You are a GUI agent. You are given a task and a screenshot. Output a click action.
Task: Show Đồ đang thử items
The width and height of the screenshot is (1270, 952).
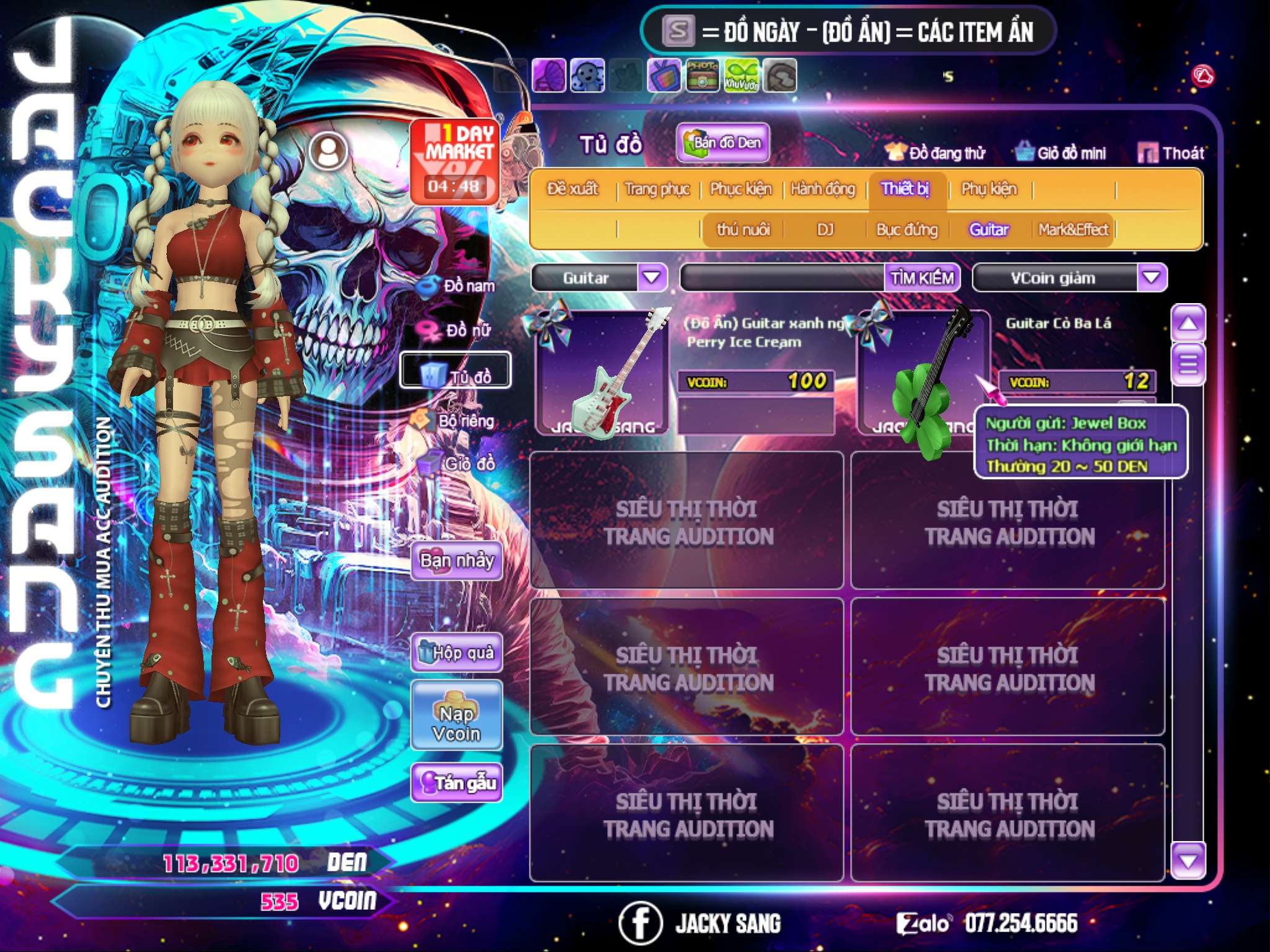pyautogui.click(x=936, y=152)
